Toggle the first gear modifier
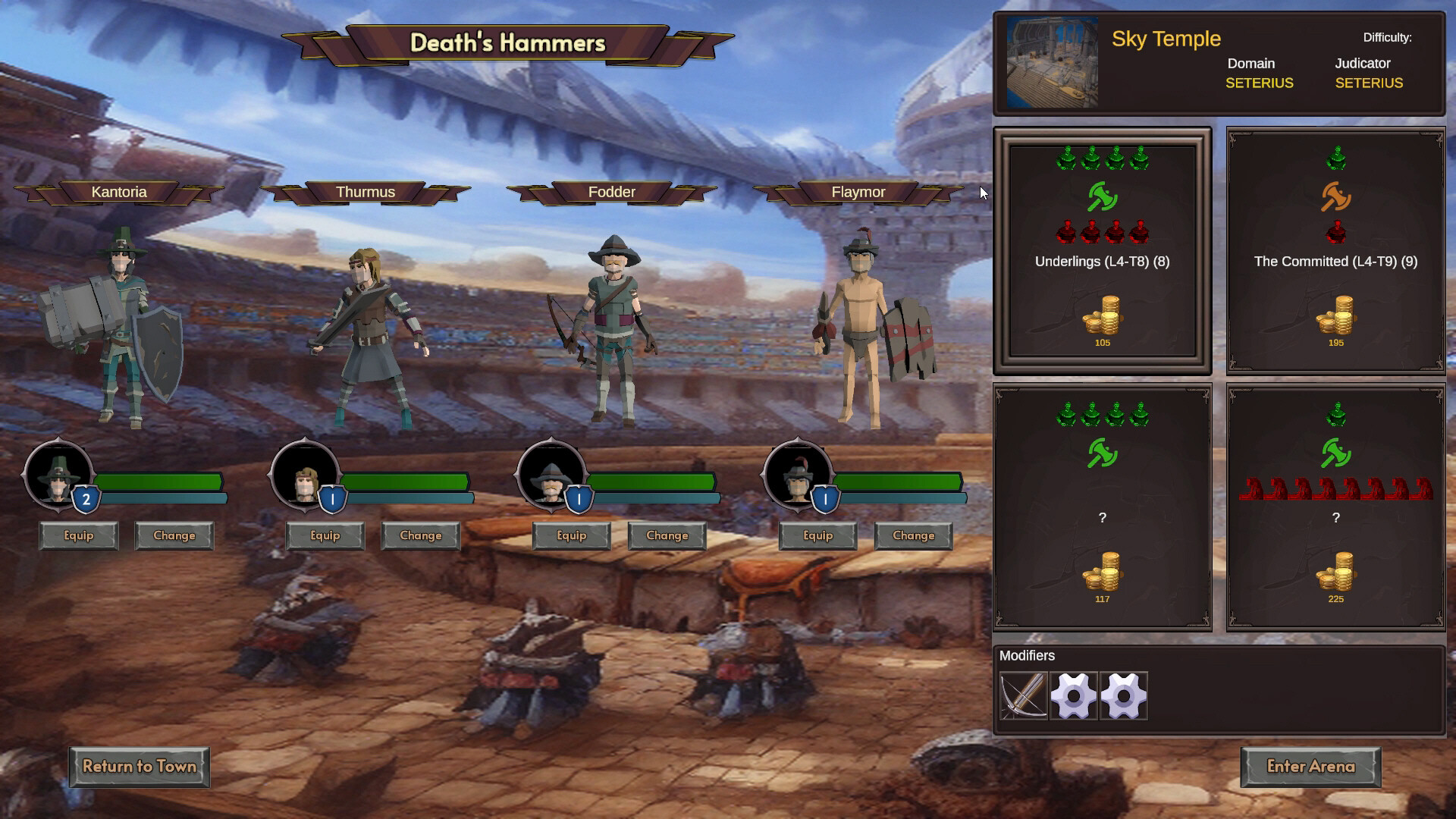The height and width of the screenshot is (819, 1456). [1073, 695]
